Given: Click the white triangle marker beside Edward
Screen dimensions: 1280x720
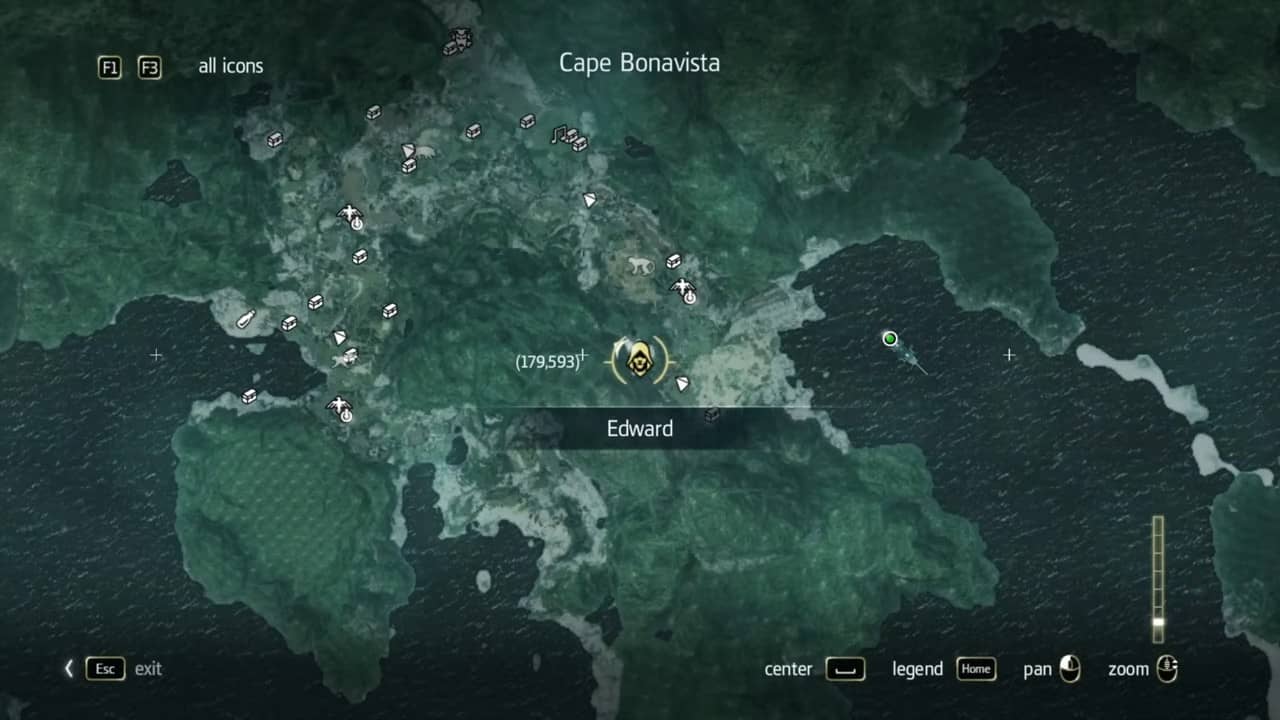Looking at the screenshot, I should pos(680,381).
